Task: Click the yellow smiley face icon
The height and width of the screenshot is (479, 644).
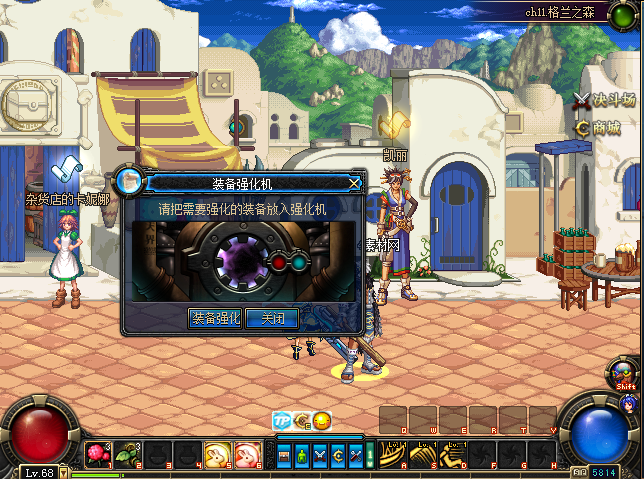Action: [x=321, y=421]
